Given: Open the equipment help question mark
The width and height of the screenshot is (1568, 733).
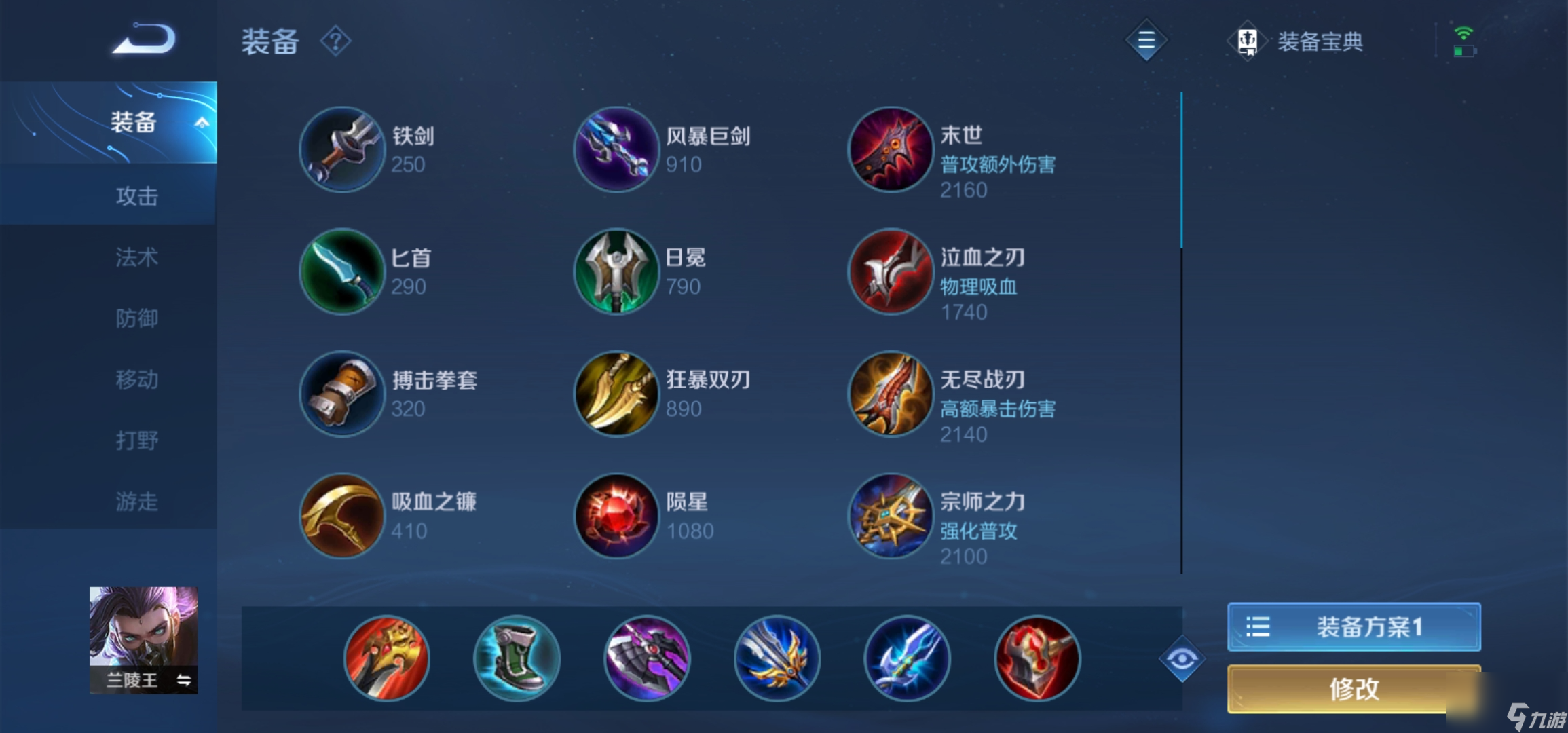Looking at the screenshot, I should coord(334,41).
